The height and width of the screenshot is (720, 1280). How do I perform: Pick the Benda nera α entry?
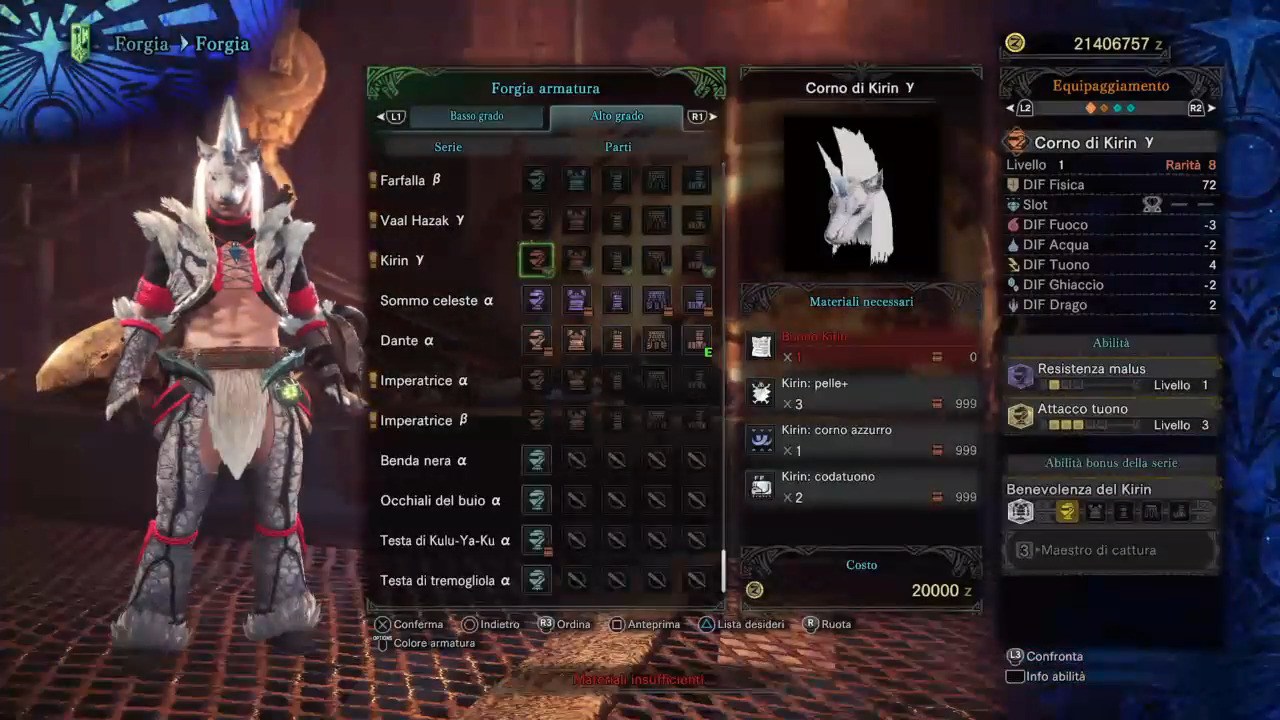423,461
